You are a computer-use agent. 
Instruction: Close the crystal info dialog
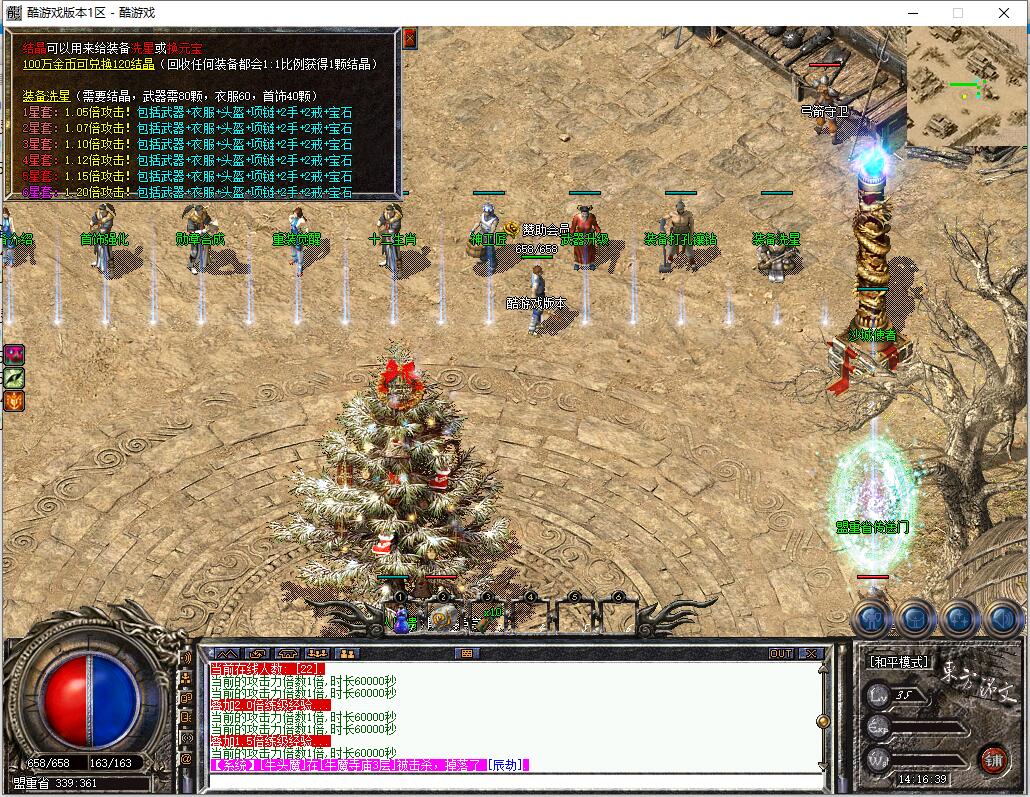409,38
